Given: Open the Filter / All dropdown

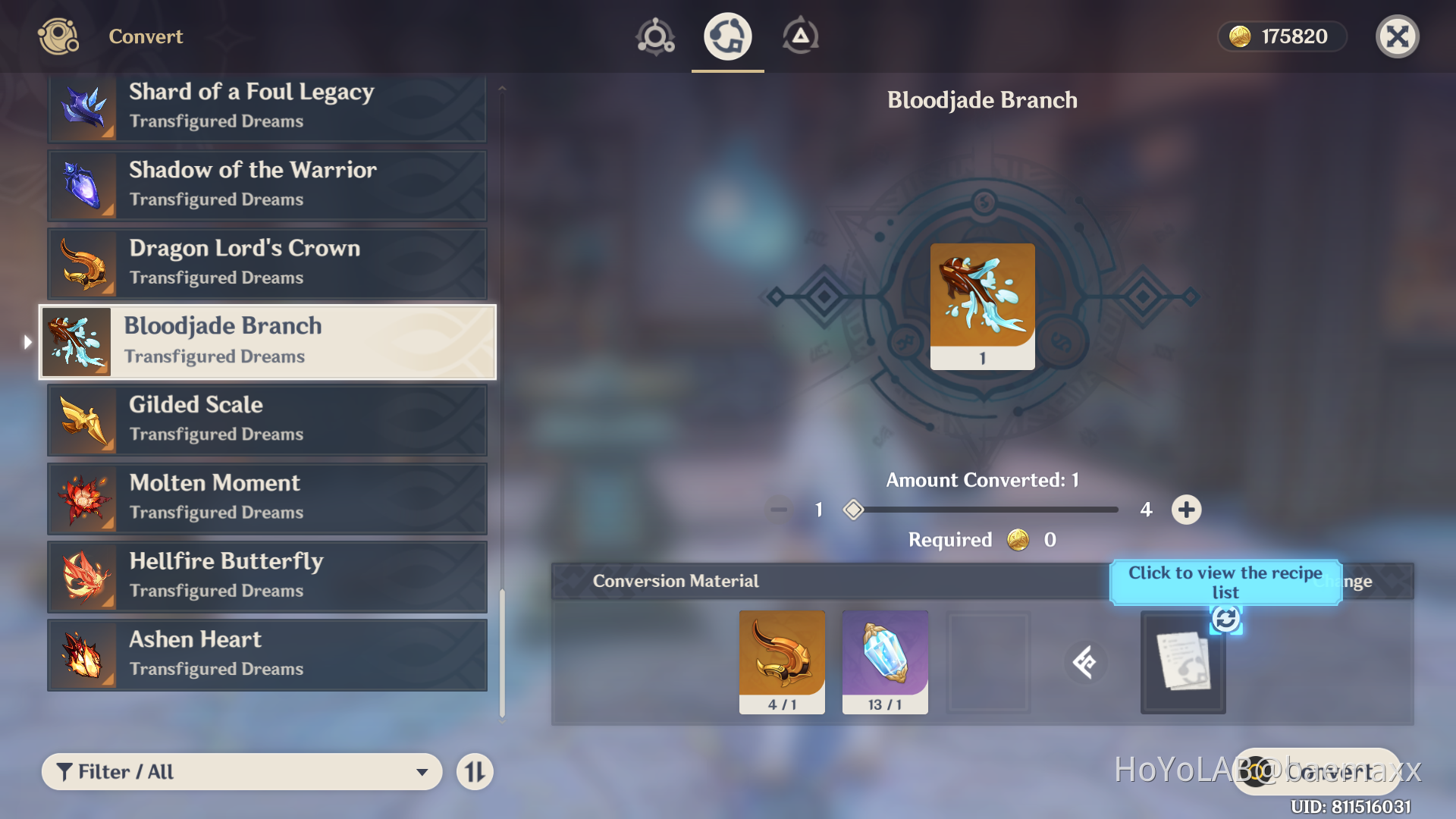Looking at the screenshot, I should [241, 771].
